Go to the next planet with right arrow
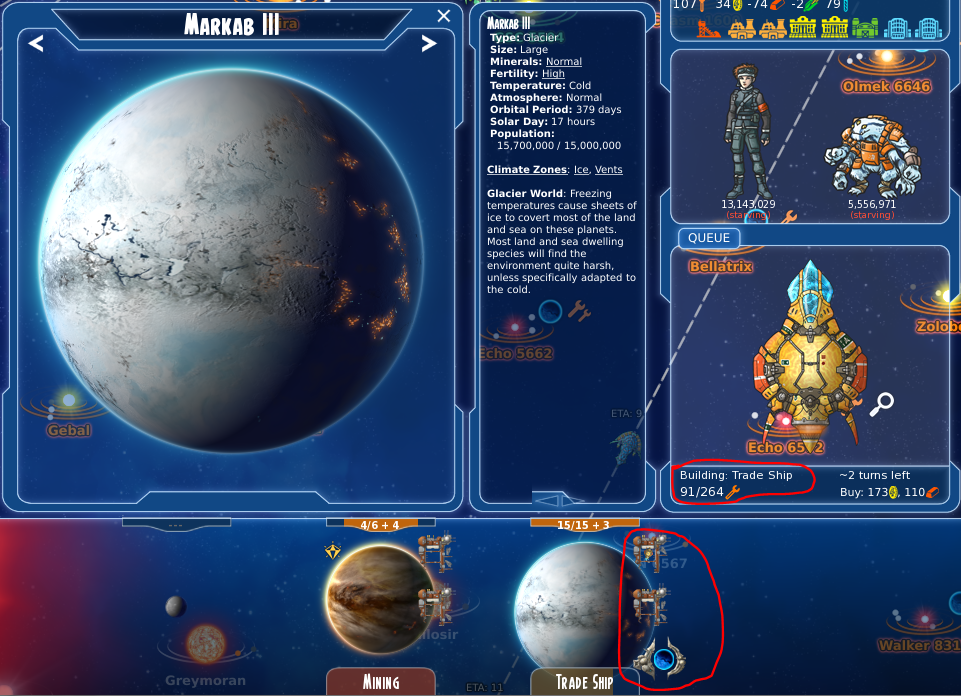 coord(428,43)
